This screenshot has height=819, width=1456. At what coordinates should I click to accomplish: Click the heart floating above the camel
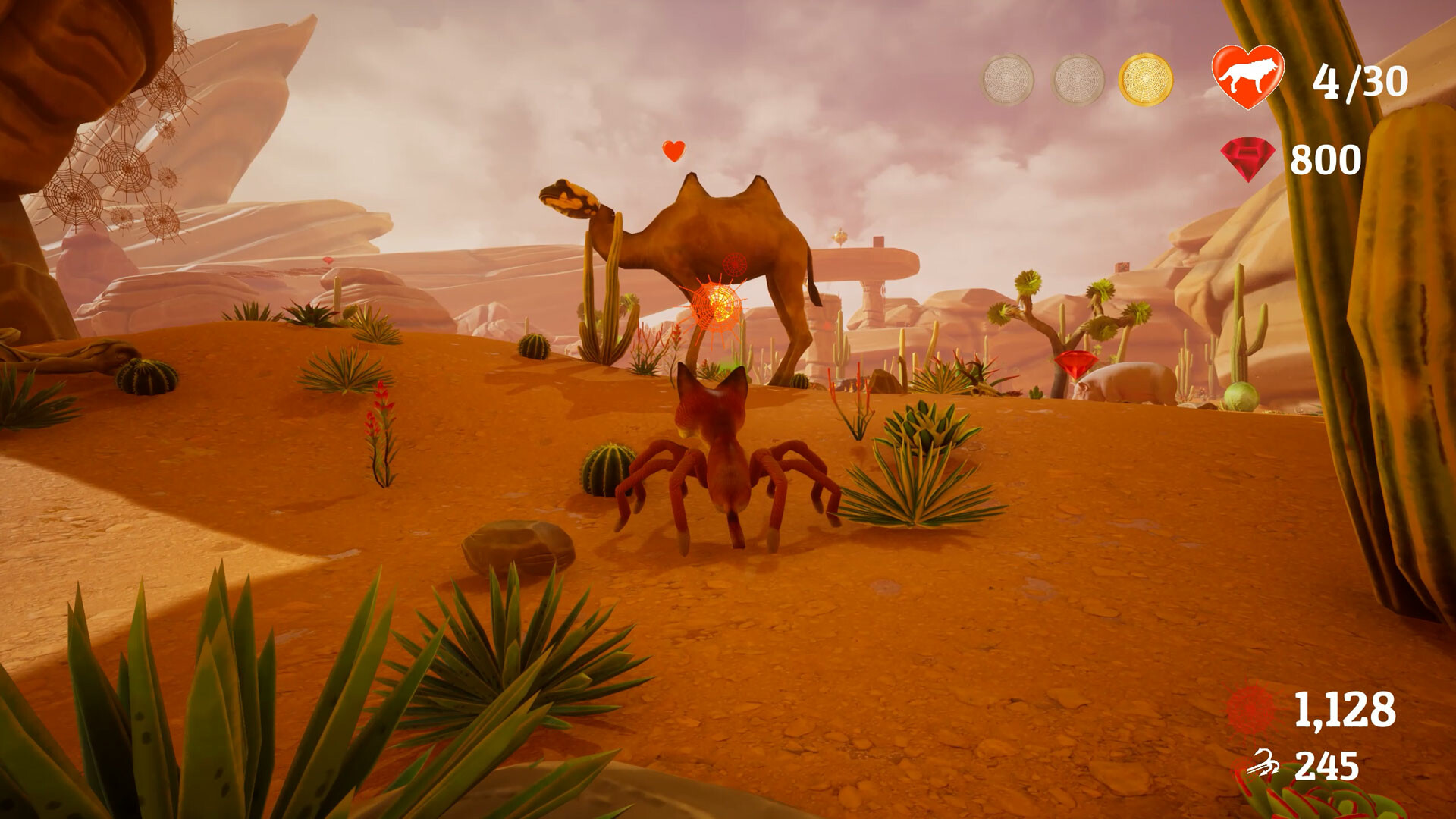pos(672,150)
